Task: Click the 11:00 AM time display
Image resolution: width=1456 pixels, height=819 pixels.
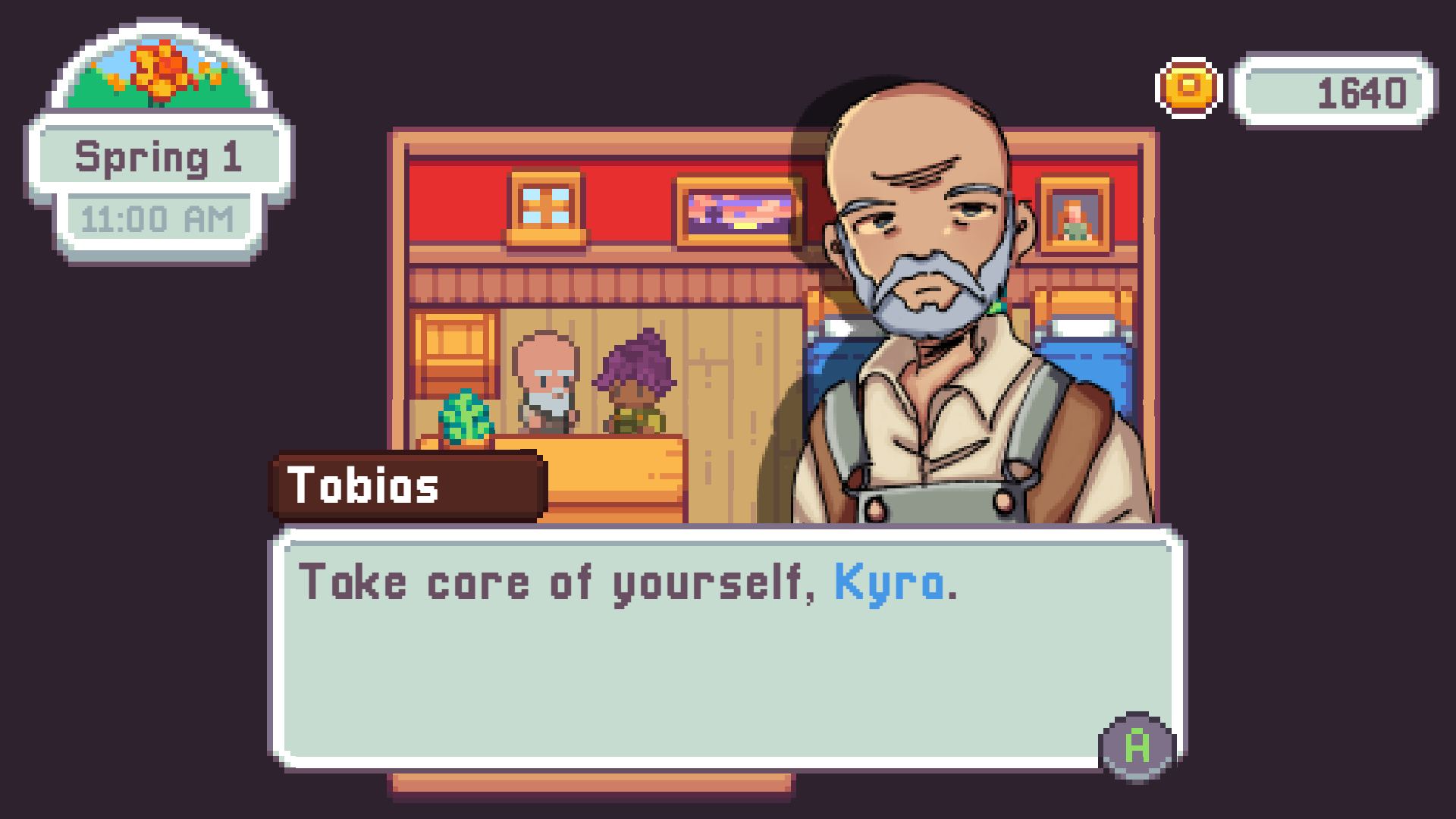Action: [x=158, y=218]
